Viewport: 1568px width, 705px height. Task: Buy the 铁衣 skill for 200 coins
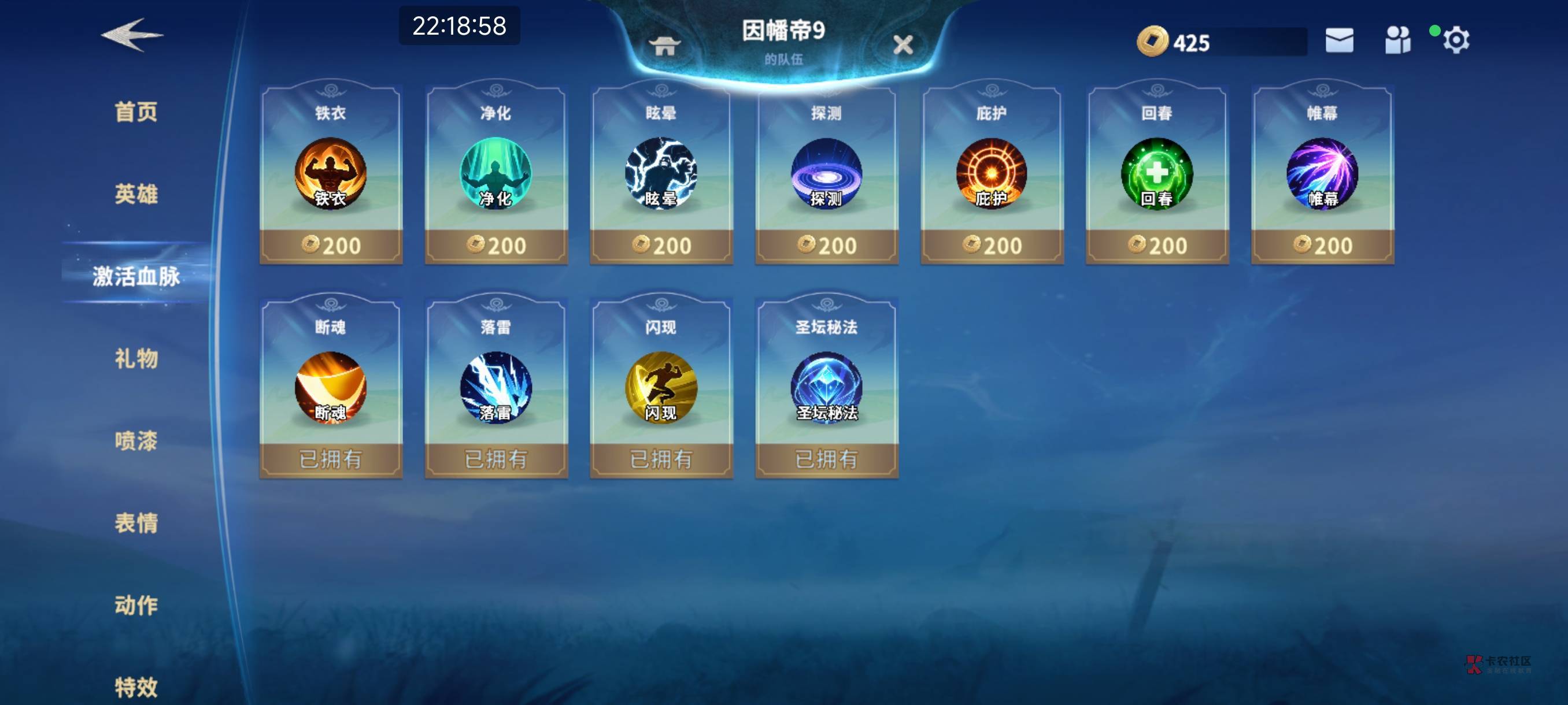click(331, 245)
